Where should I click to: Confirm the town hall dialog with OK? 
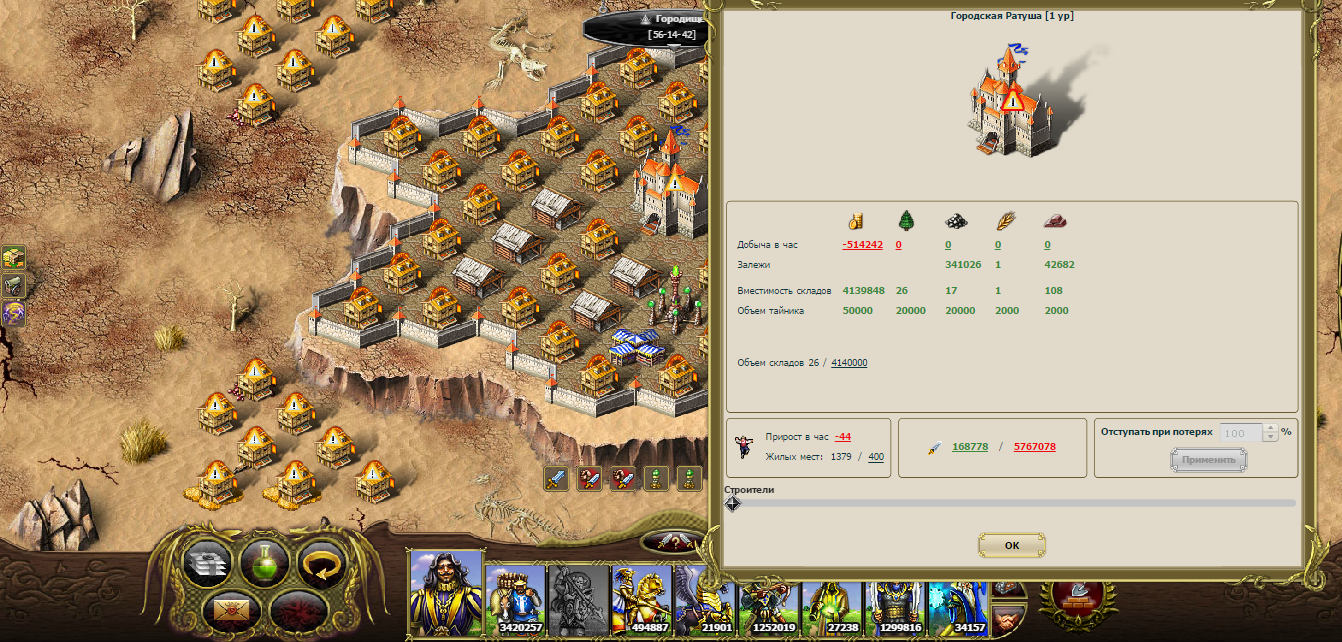1011,545
